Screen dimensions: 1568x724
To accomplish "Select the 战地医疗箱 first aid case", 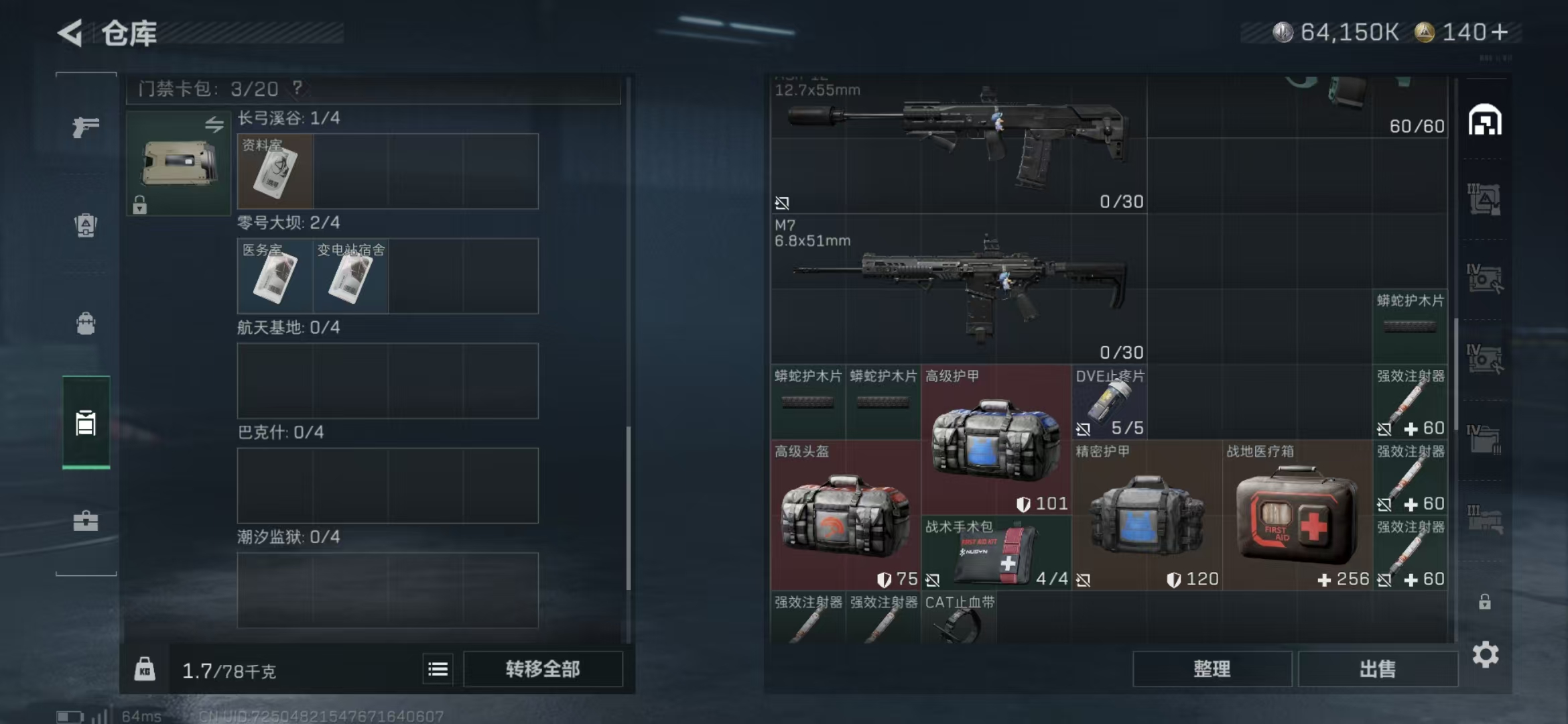I will [x=1297, y=515].
